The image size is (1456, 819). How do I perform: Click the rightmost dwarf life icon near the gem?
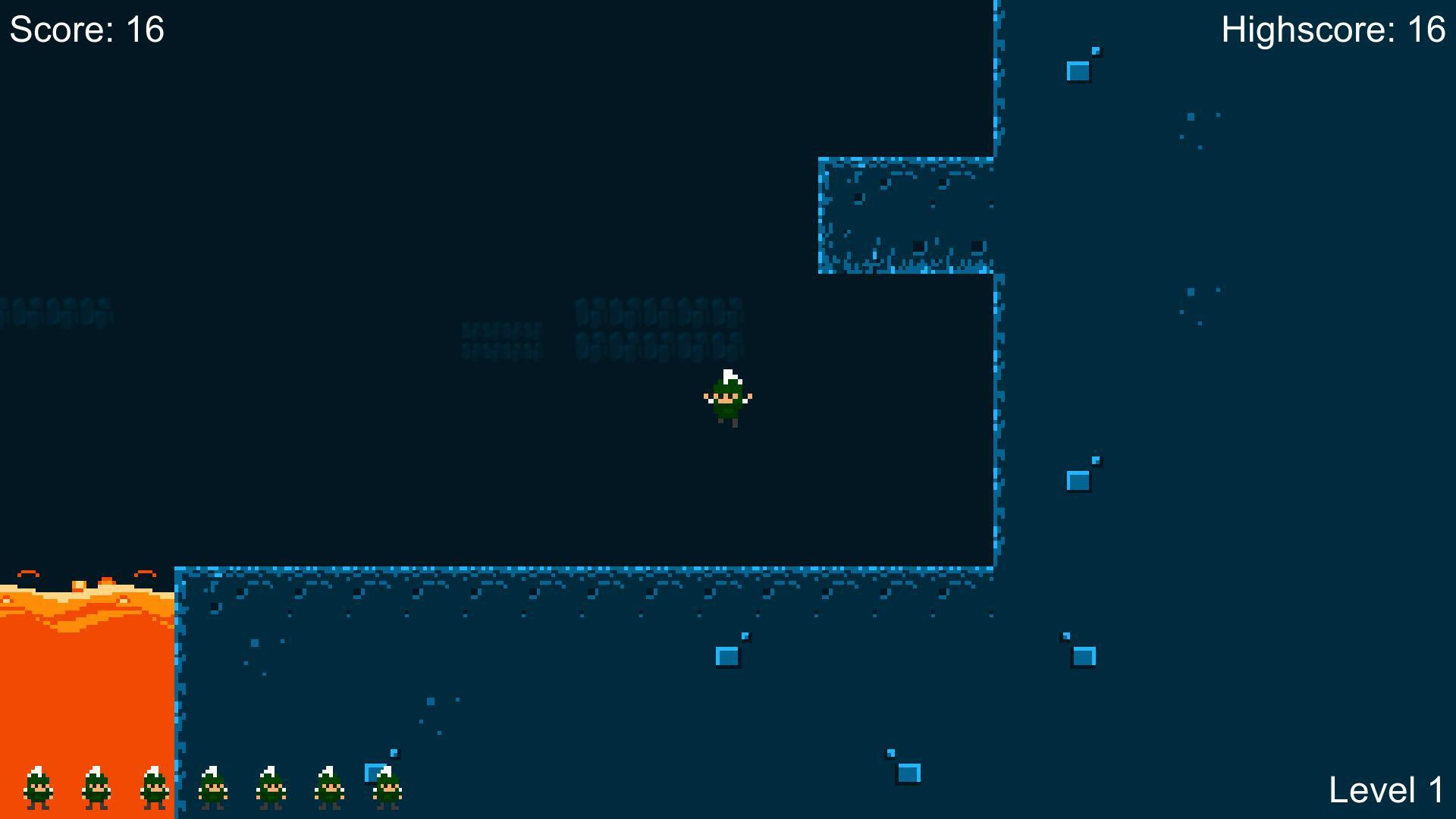click(x=388, y=790)
